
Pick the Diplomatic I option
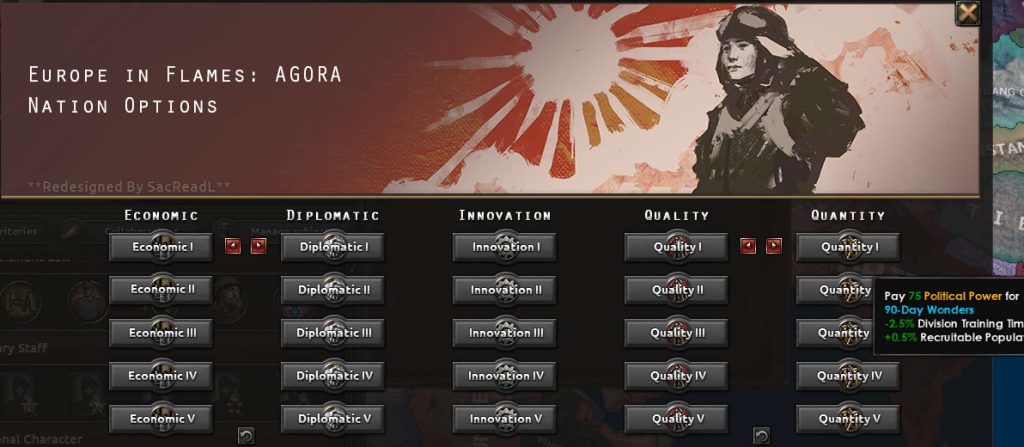point(333,247)
